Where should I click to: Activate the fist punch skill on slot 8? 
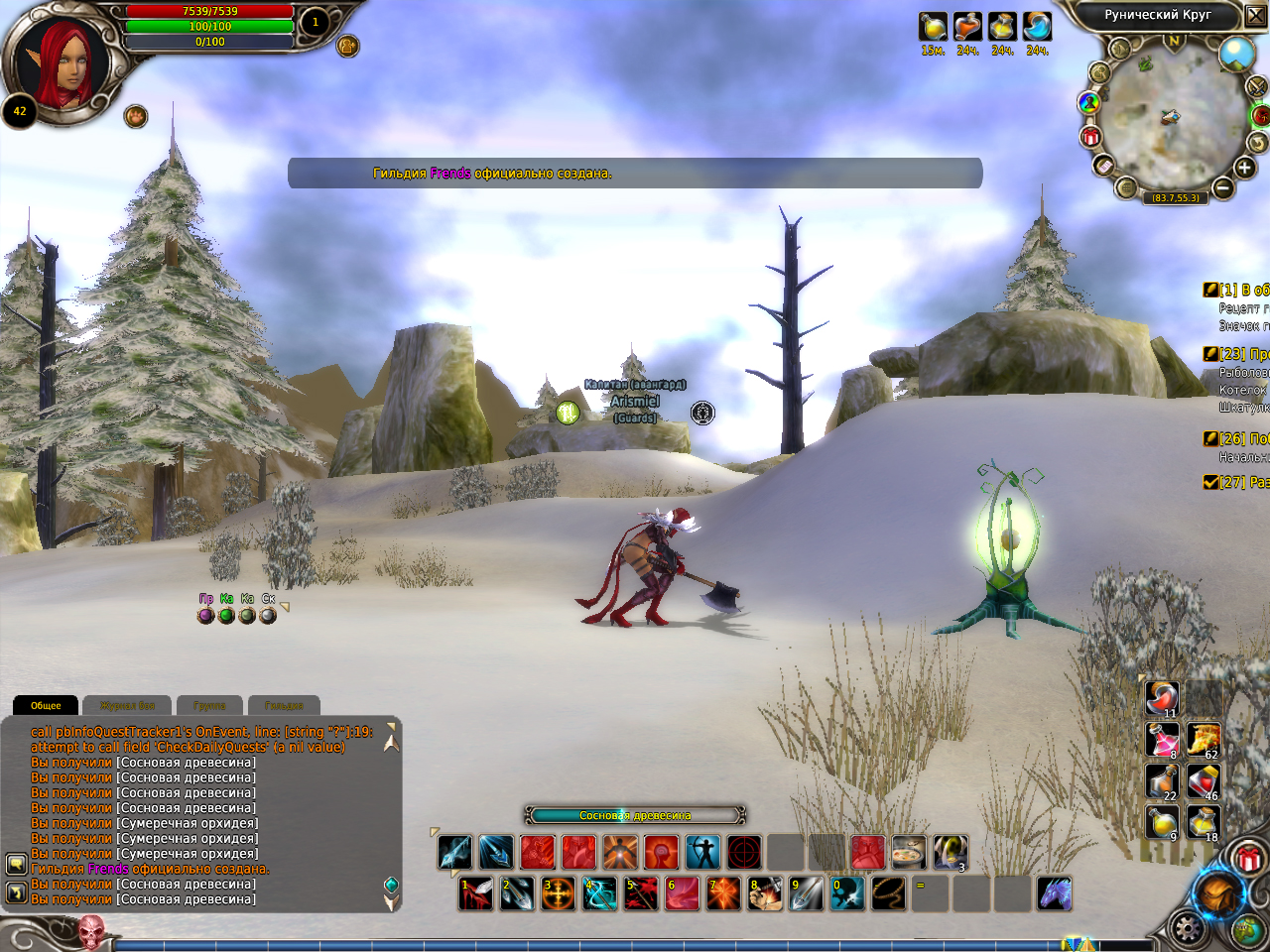point(765,893)
